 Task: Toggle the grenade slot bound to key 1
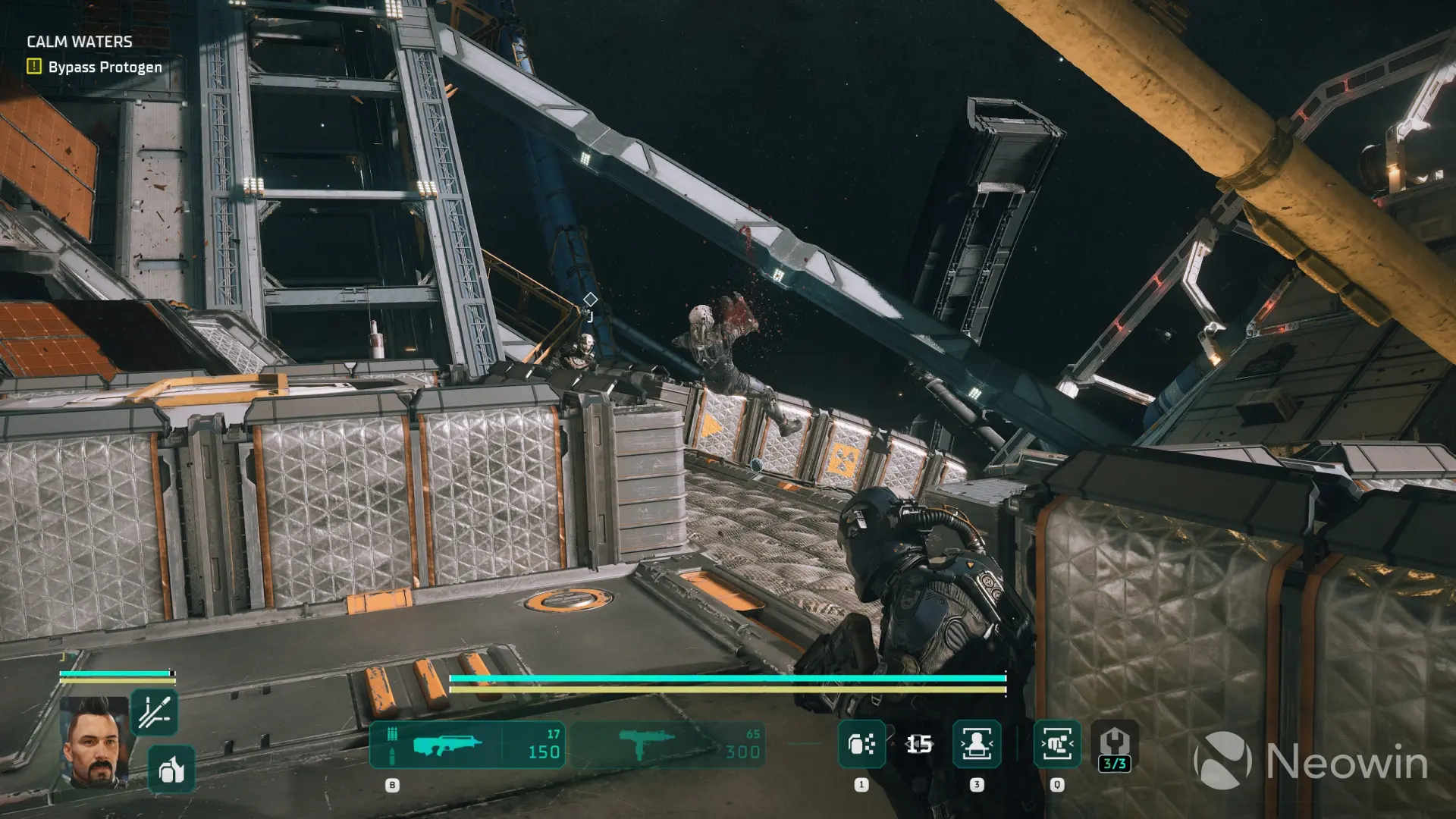[861, 785]
